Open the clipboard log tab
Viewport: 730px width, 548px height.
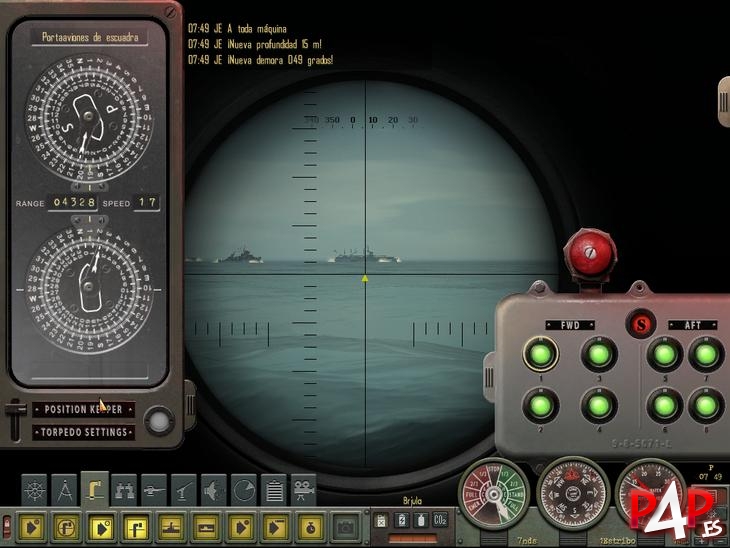pos(273,489)
